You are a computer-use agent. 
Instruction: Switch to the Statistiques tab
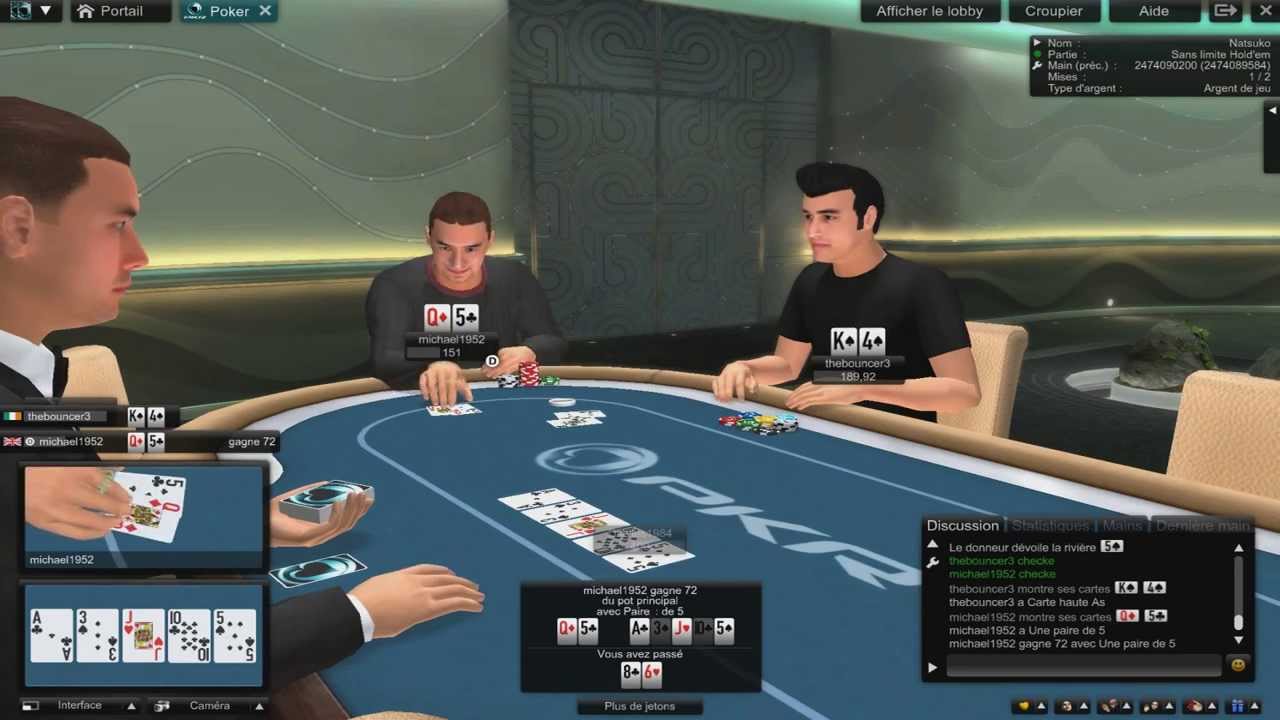click(x=1048, y=525)
